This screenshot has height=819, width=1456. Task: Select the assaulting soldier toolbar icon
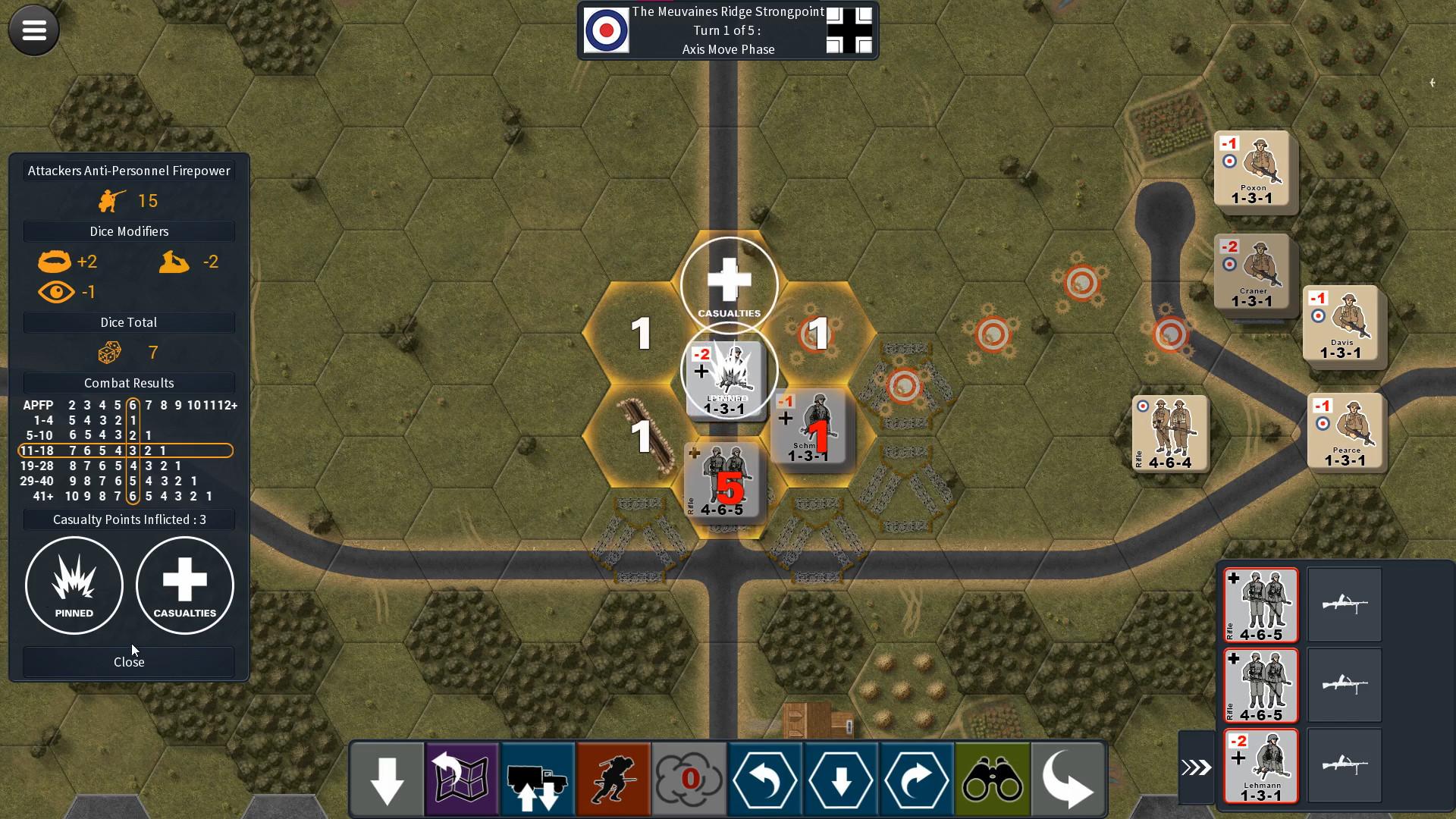pyautogui.click(x=613, y=779)
